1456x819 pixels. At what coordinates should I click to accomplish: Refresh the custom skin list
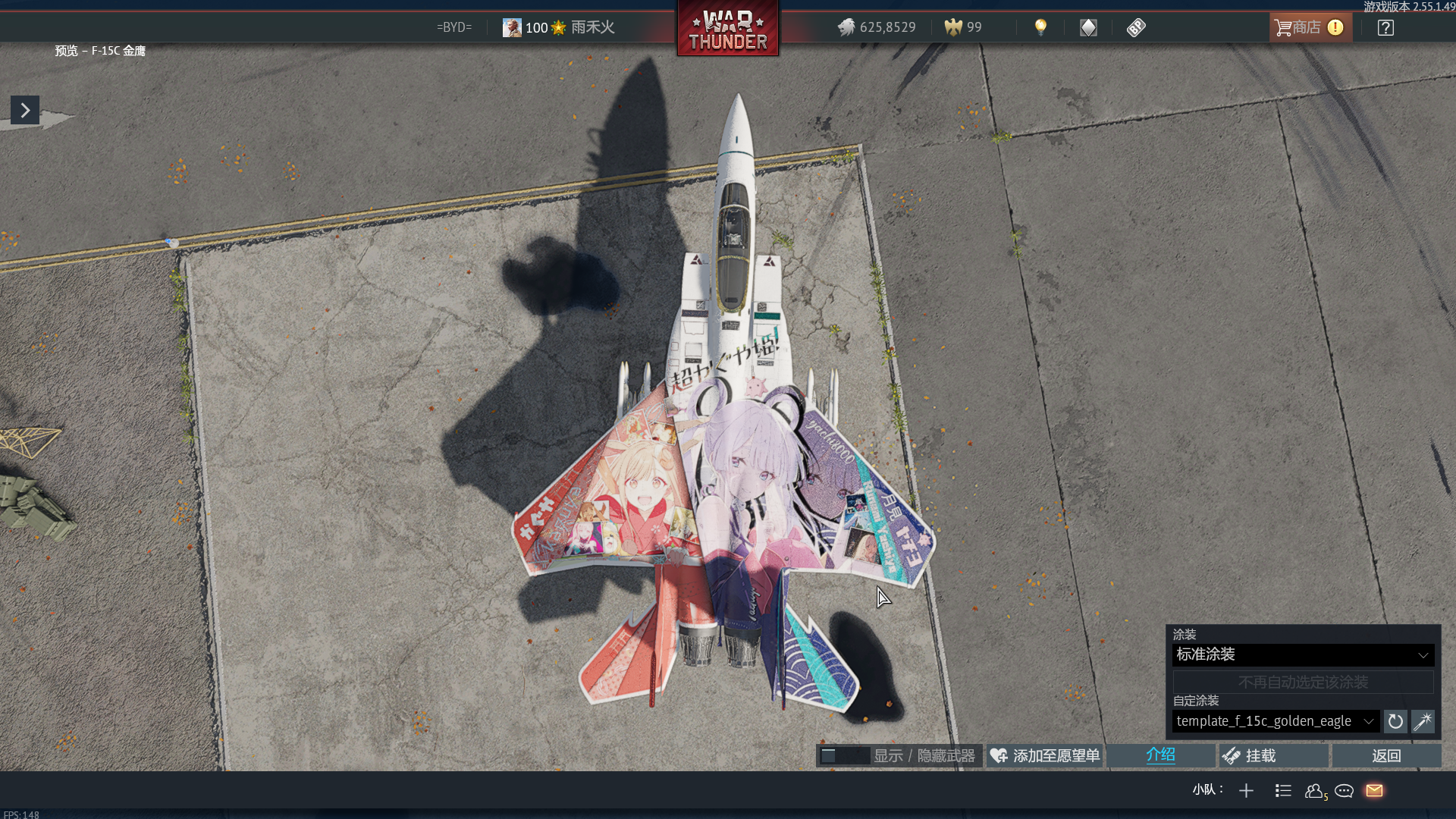point(1395,722)
